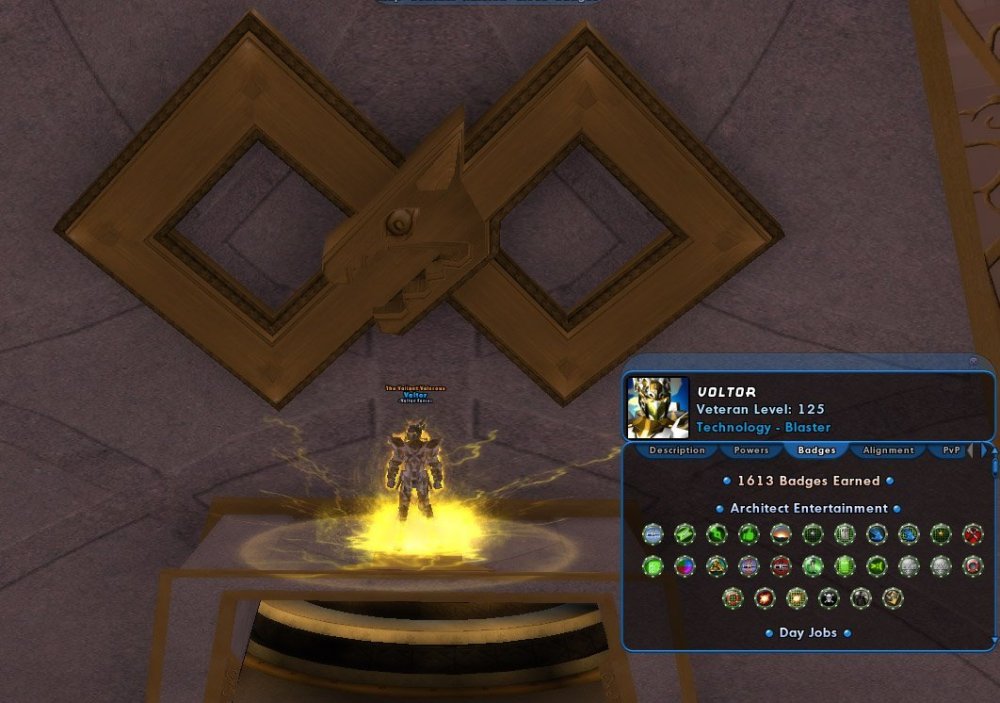Image resolution: width=1000 pixels, height=703 pixels.
Task: Select the Badges tab
Action: 816,451
